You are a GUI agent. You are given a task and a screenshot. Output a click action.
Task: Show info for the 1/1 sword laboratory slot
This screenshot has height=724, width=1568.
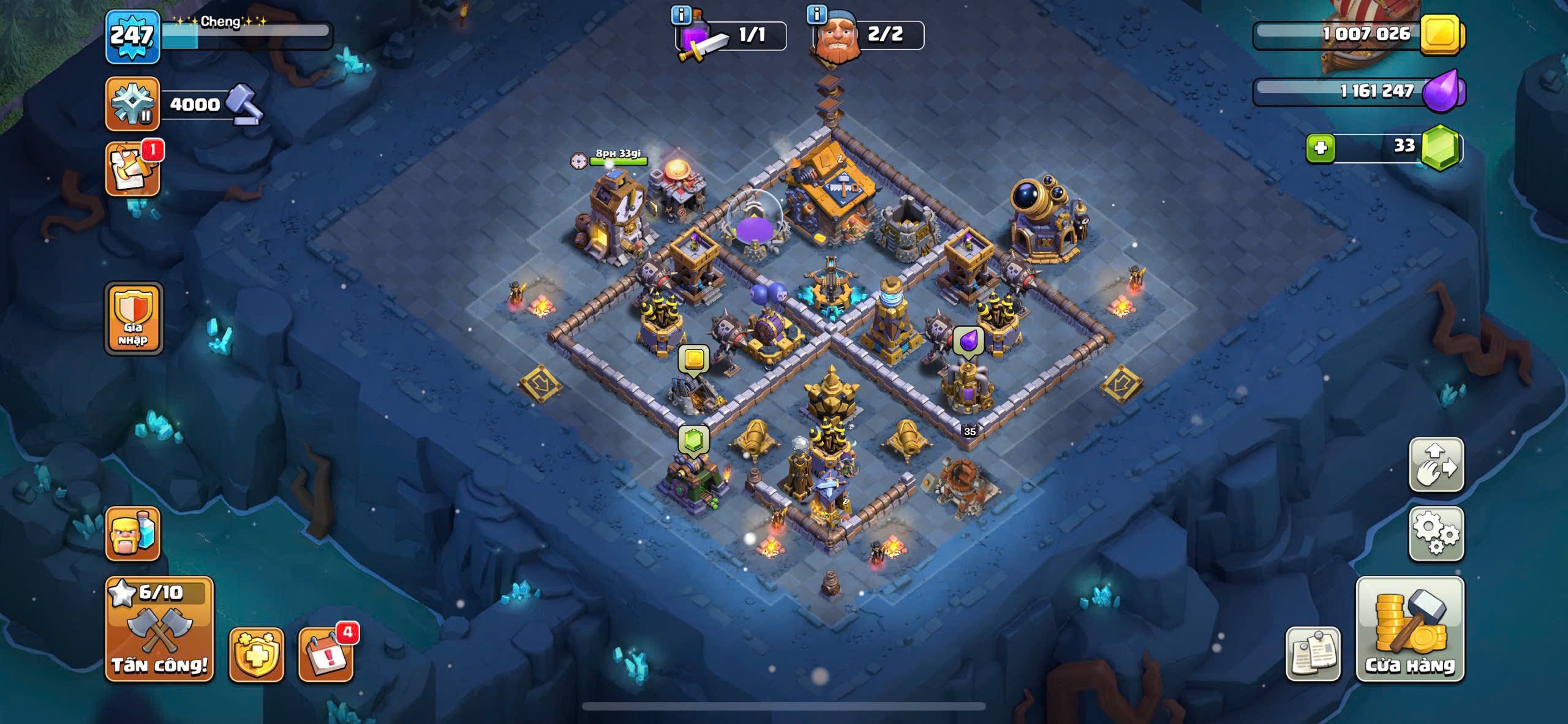coord(681,15)
